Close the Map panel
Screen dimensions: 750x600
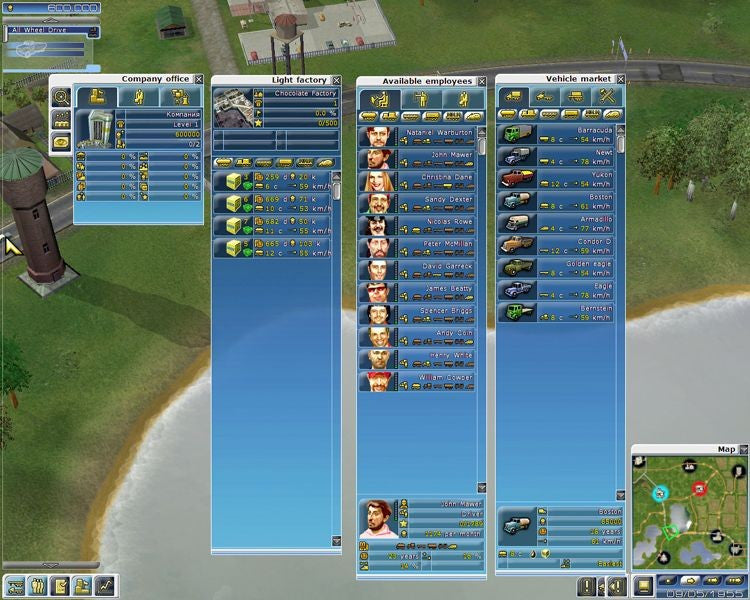pos(742,449)
